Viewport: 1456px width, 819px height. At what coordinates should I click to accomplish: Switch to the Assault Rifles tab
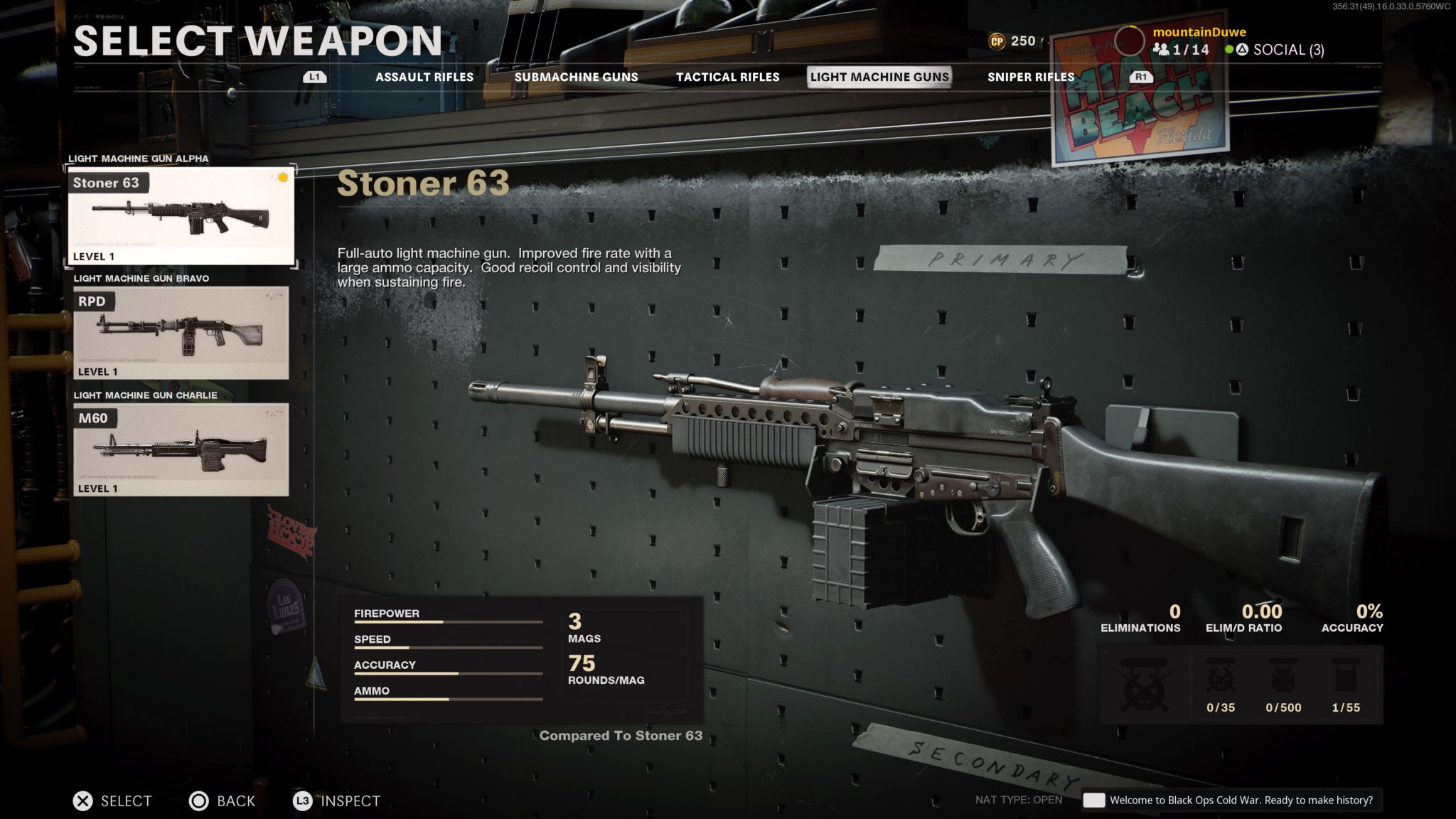coord(424,77)
